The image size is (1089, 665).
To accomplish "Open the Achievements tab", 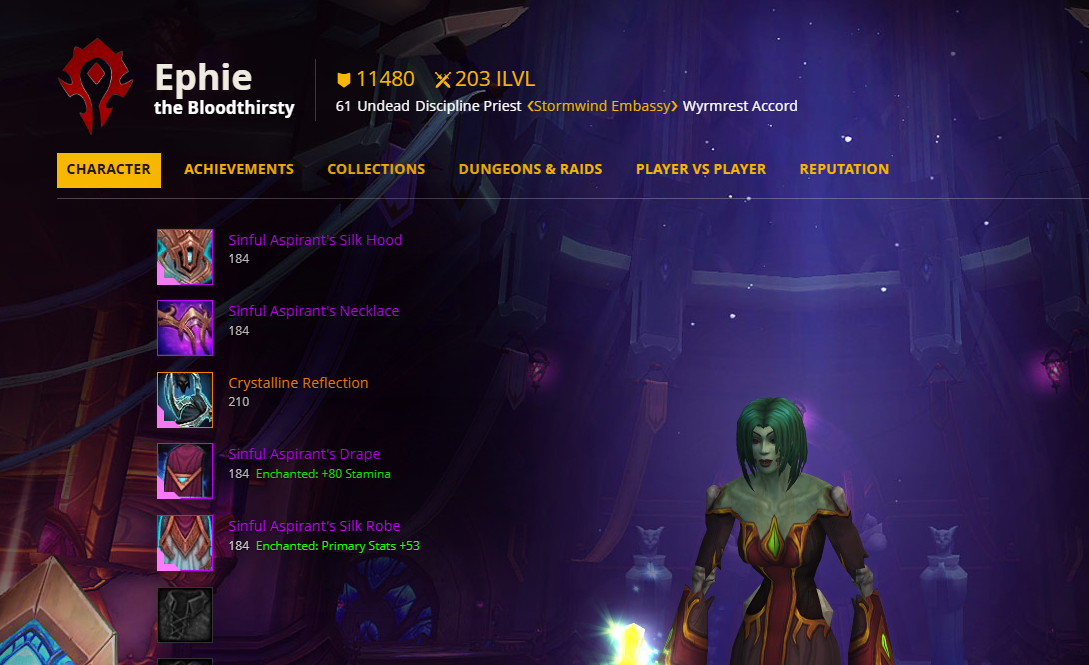I will pos(239,170).
